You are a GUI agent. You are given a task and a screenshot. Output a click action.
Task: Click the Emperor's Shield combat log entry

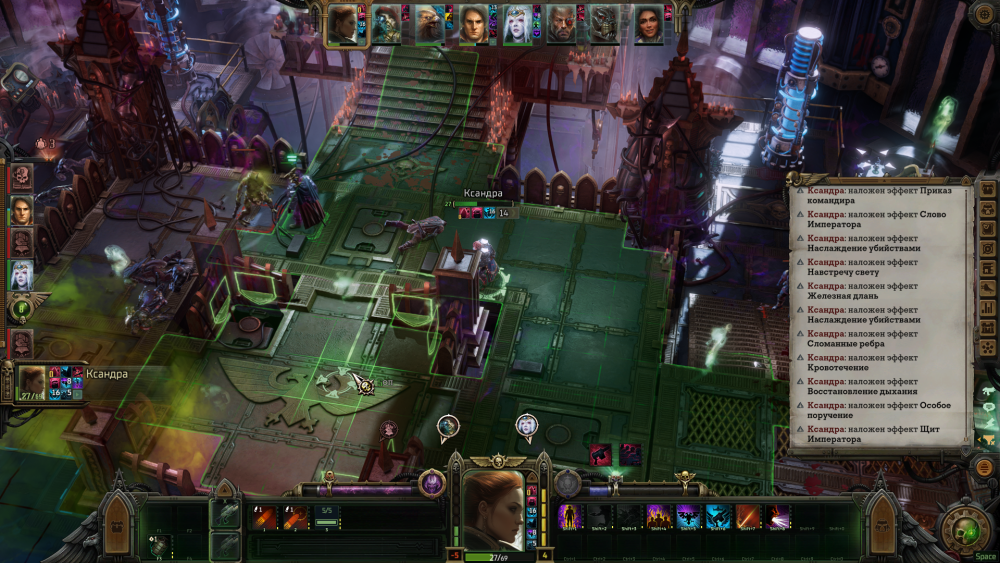(878, 434)
